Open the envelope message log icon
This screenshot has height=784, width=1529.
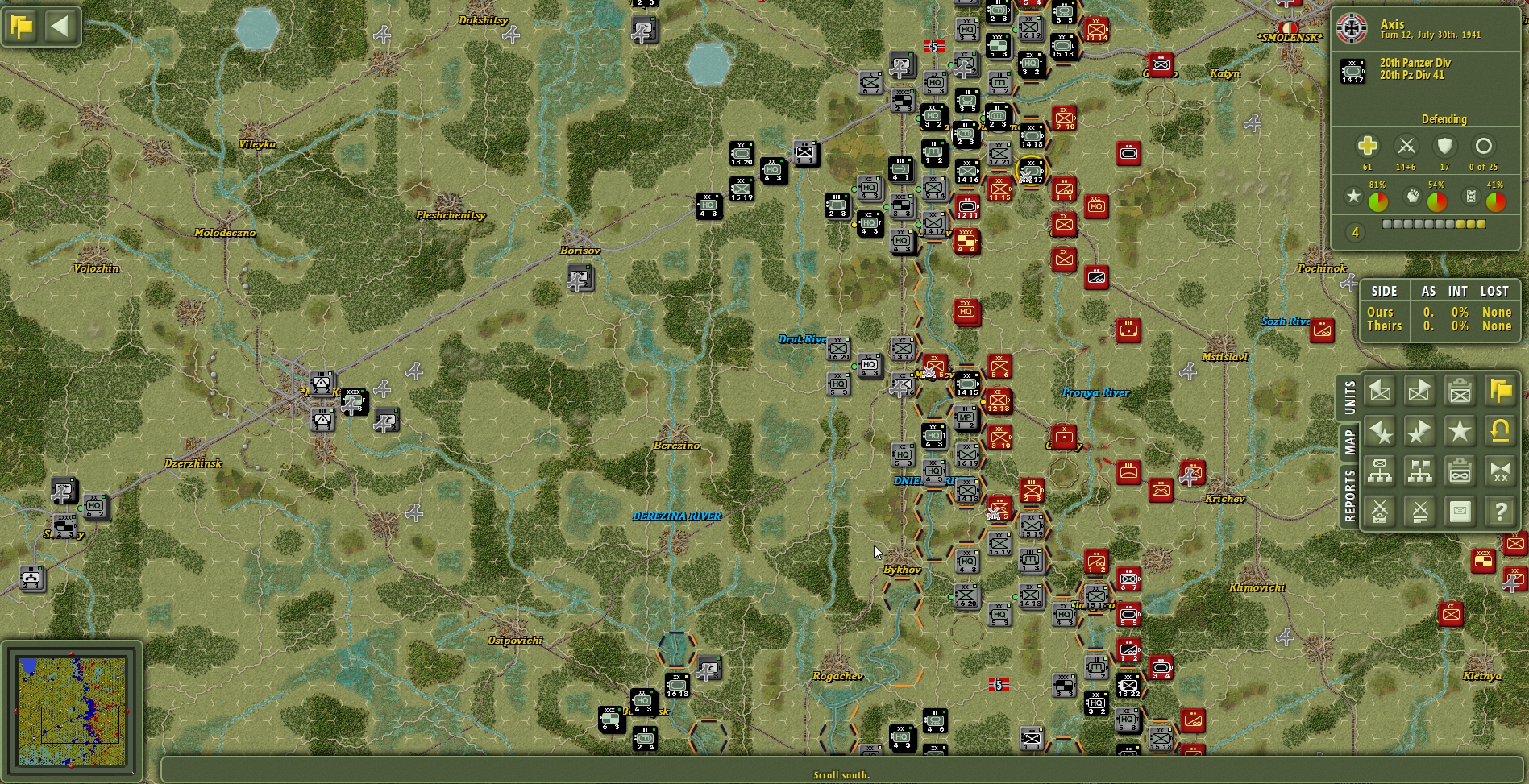click(1460, 512)
